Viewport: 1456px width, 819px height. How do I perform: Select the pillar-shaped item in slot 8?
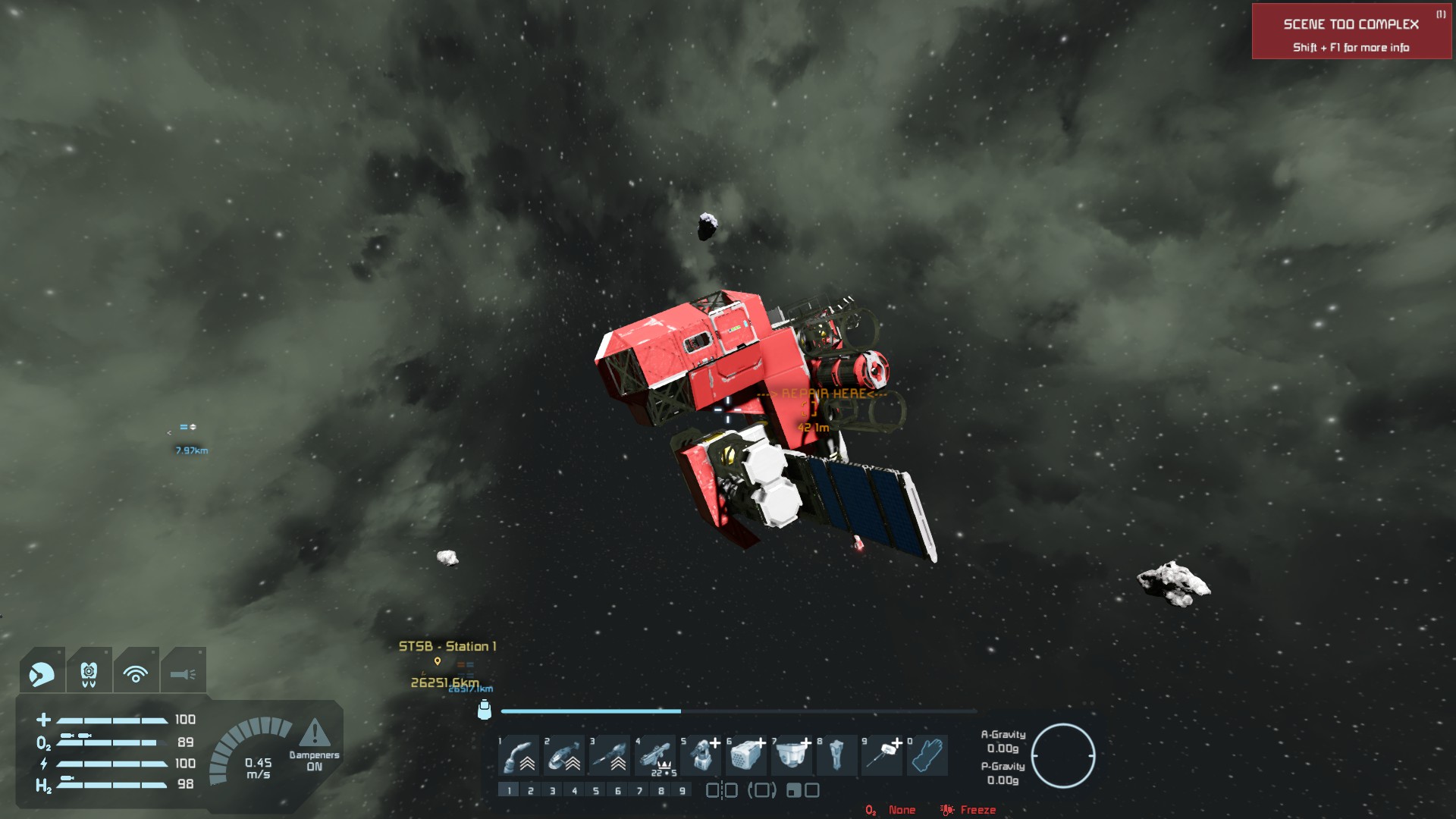pos(836,755)
